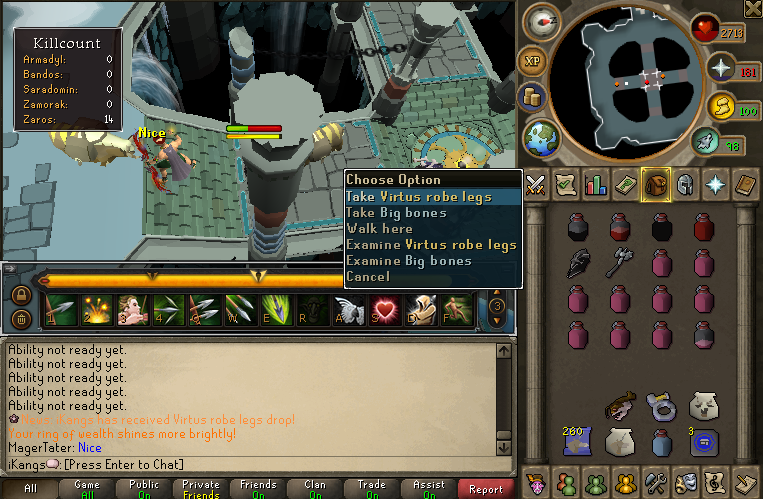Select Take Big bones from menu

[x=397, y=213]
